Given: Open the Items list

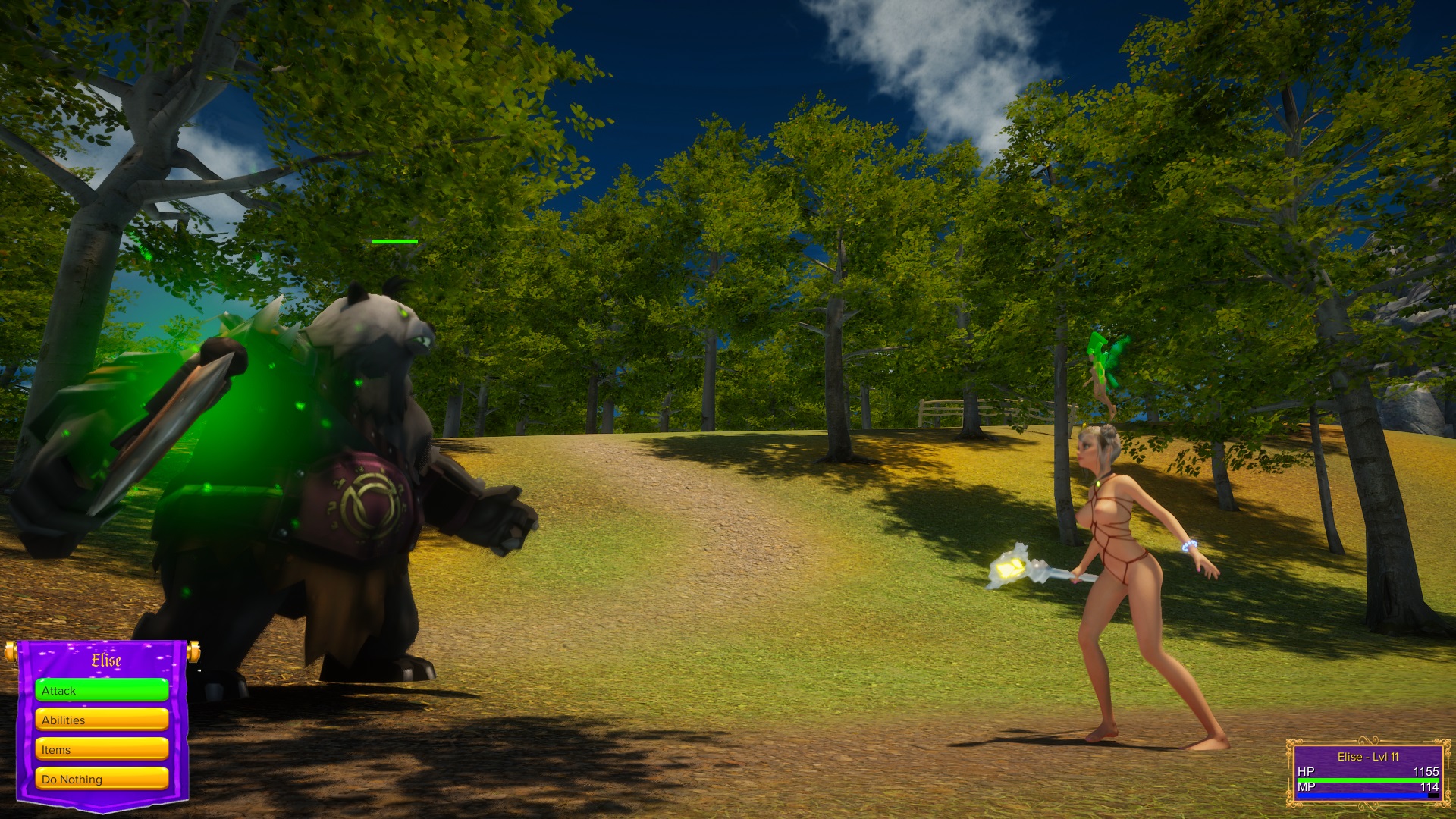Looking at the screenshot, I should pos(102,749).
